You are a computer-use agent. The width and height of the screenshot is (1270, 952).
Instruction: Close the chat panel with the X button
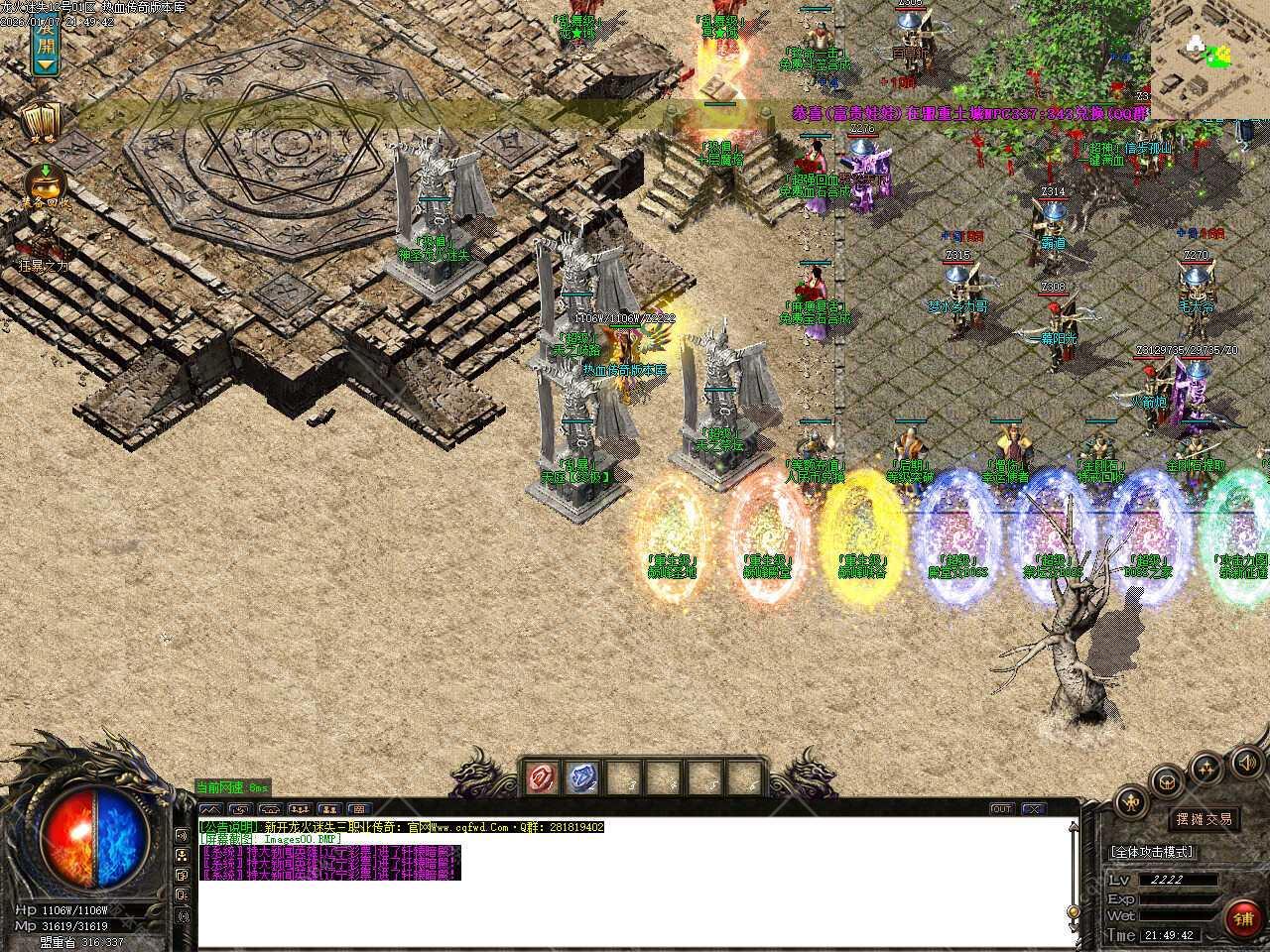[x=1035, y=809]
